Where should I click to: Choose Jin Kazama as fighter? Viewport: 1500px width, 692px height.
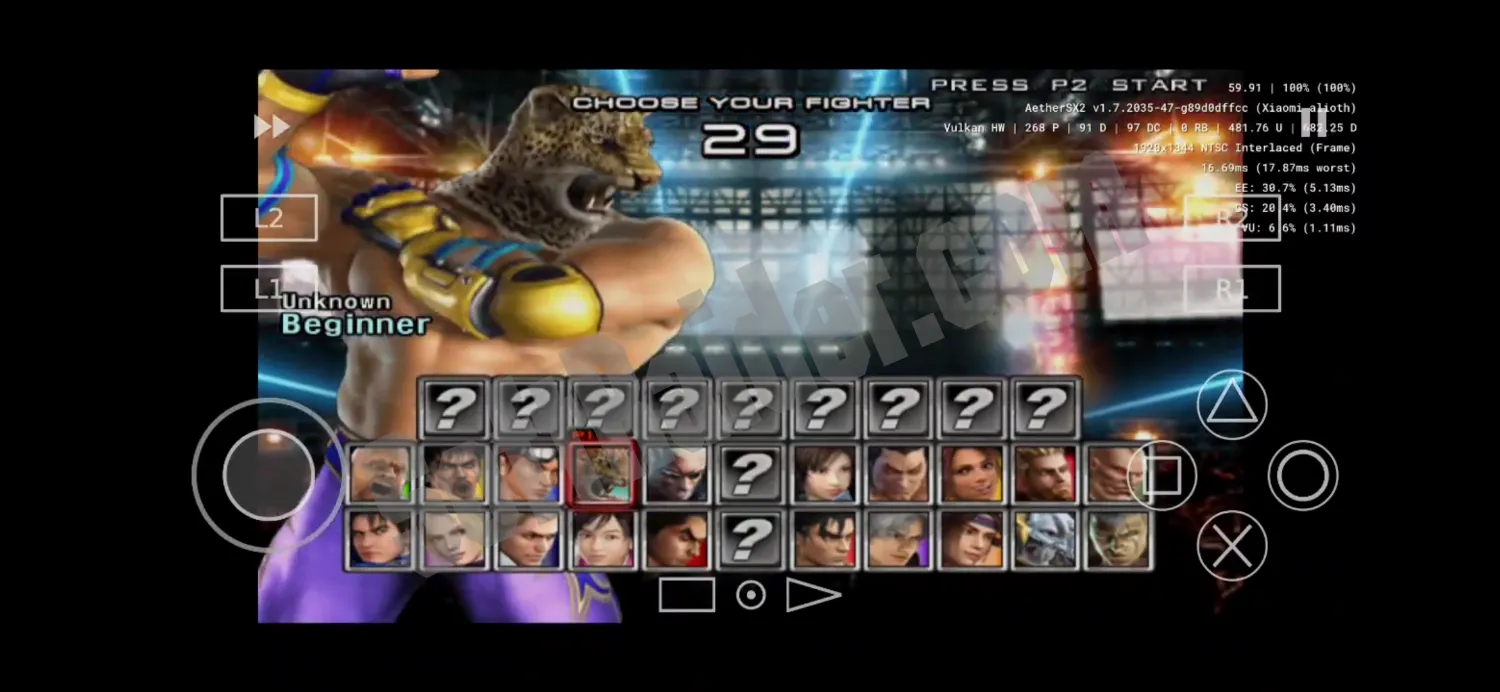[823, 540]
